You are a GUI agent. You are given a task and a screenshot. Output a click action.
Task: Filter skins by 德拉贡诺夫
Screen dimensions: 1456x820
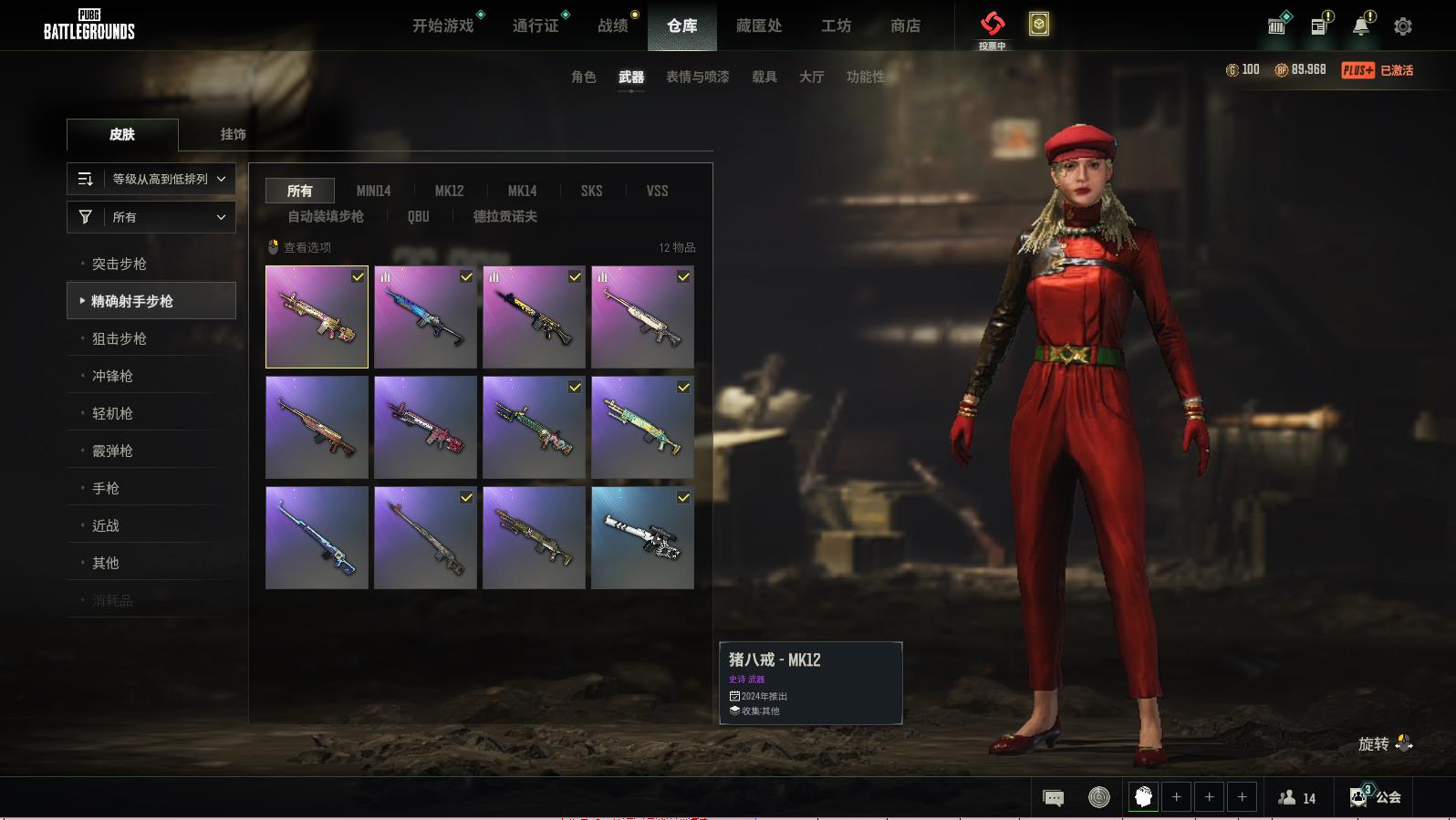(504, 216)
